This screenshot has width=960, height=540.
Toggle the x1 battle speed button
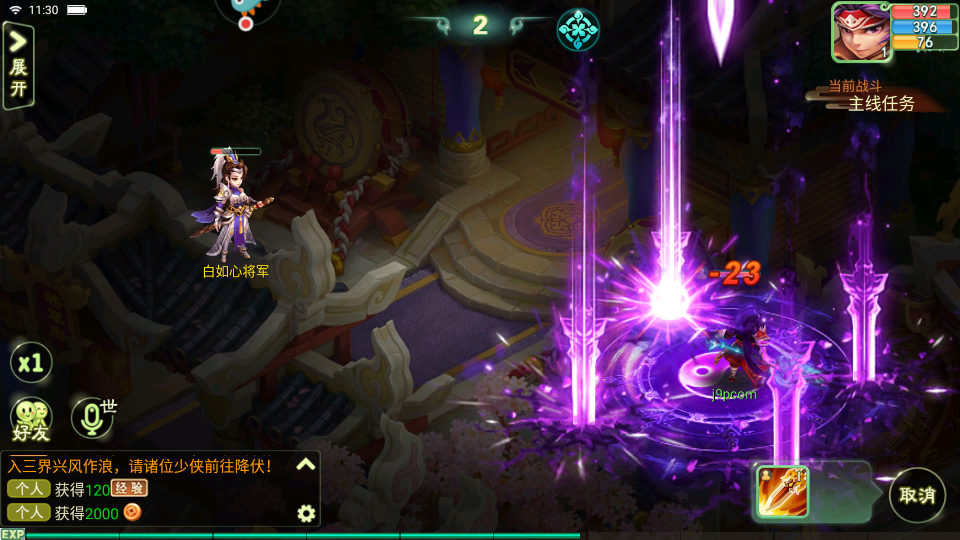coord(31,362)
